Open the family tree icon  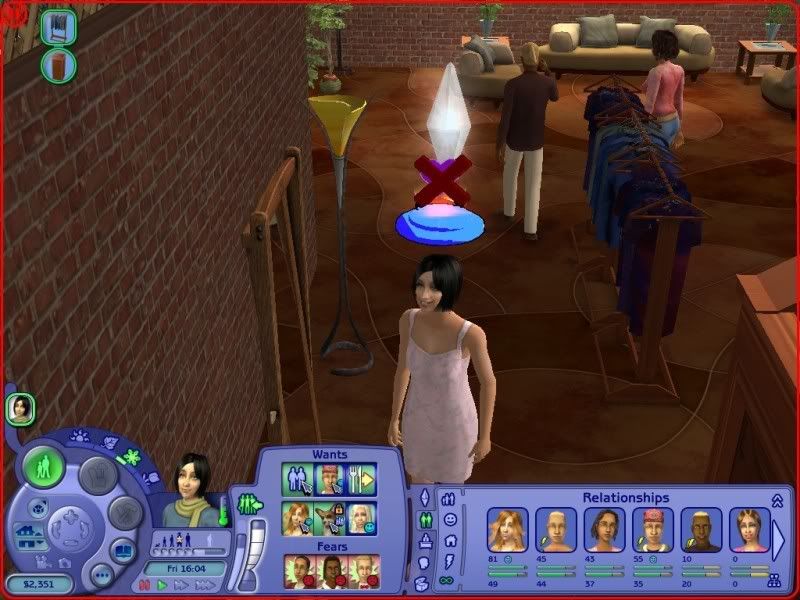[x=773, y=579]
